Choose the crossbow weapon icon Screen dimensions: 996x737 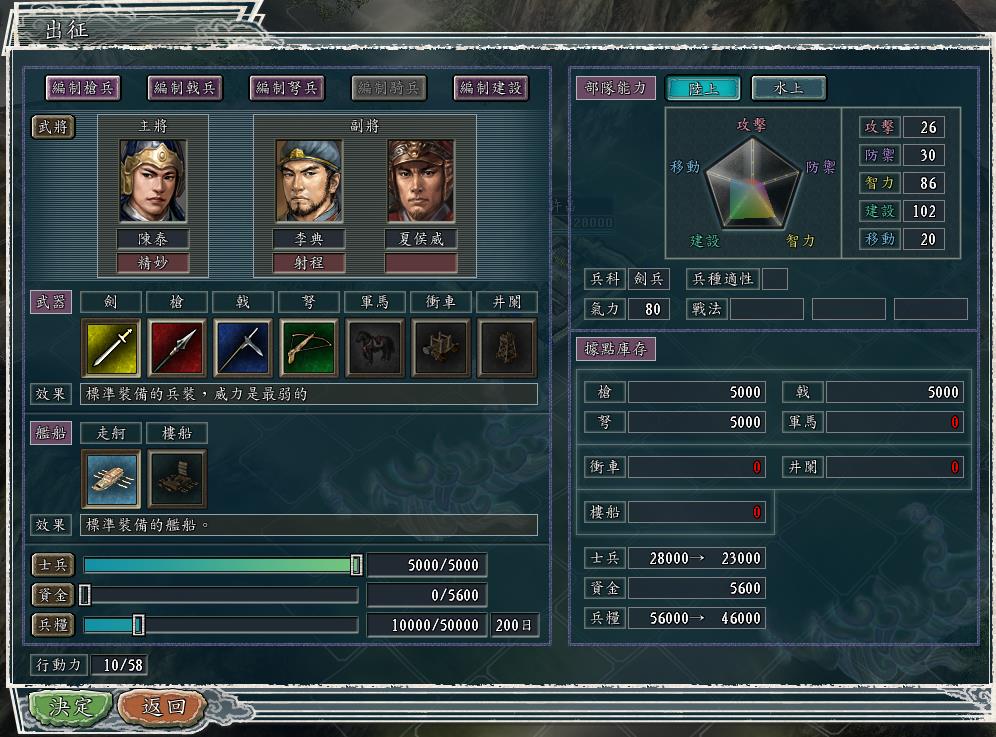309,348
